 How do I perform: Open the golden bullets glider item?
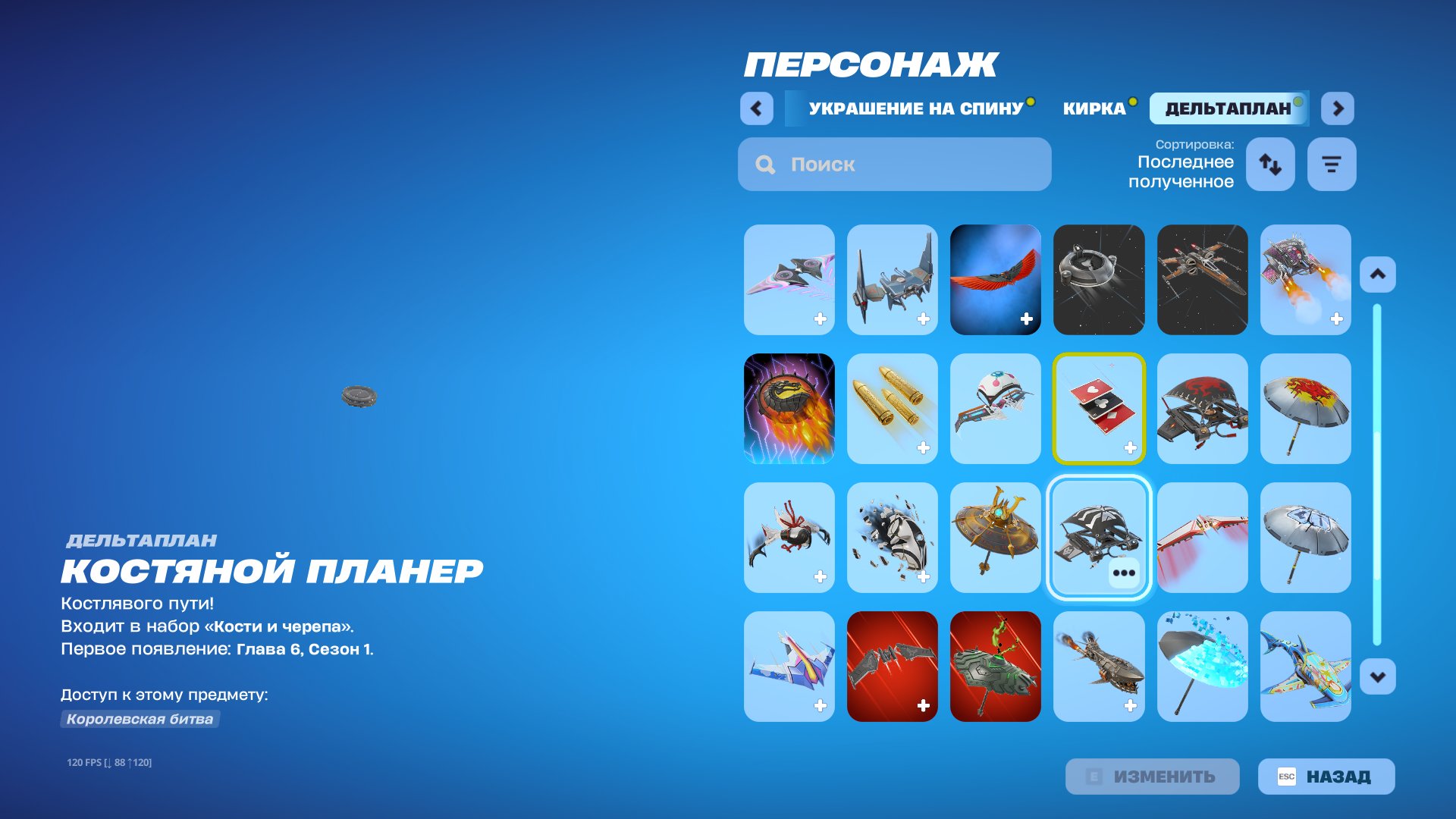point(892,408)
